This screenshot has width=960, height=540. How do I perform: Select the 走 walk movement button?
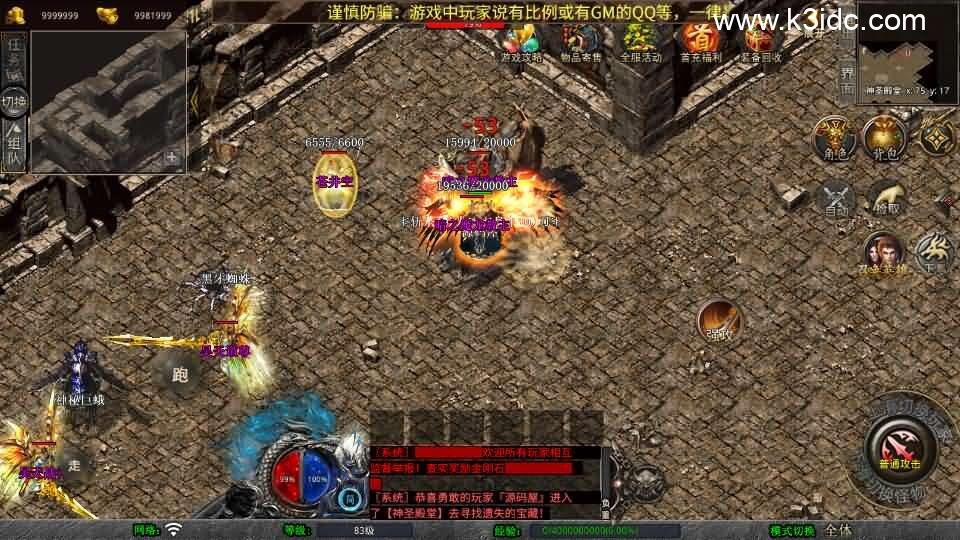75,464
